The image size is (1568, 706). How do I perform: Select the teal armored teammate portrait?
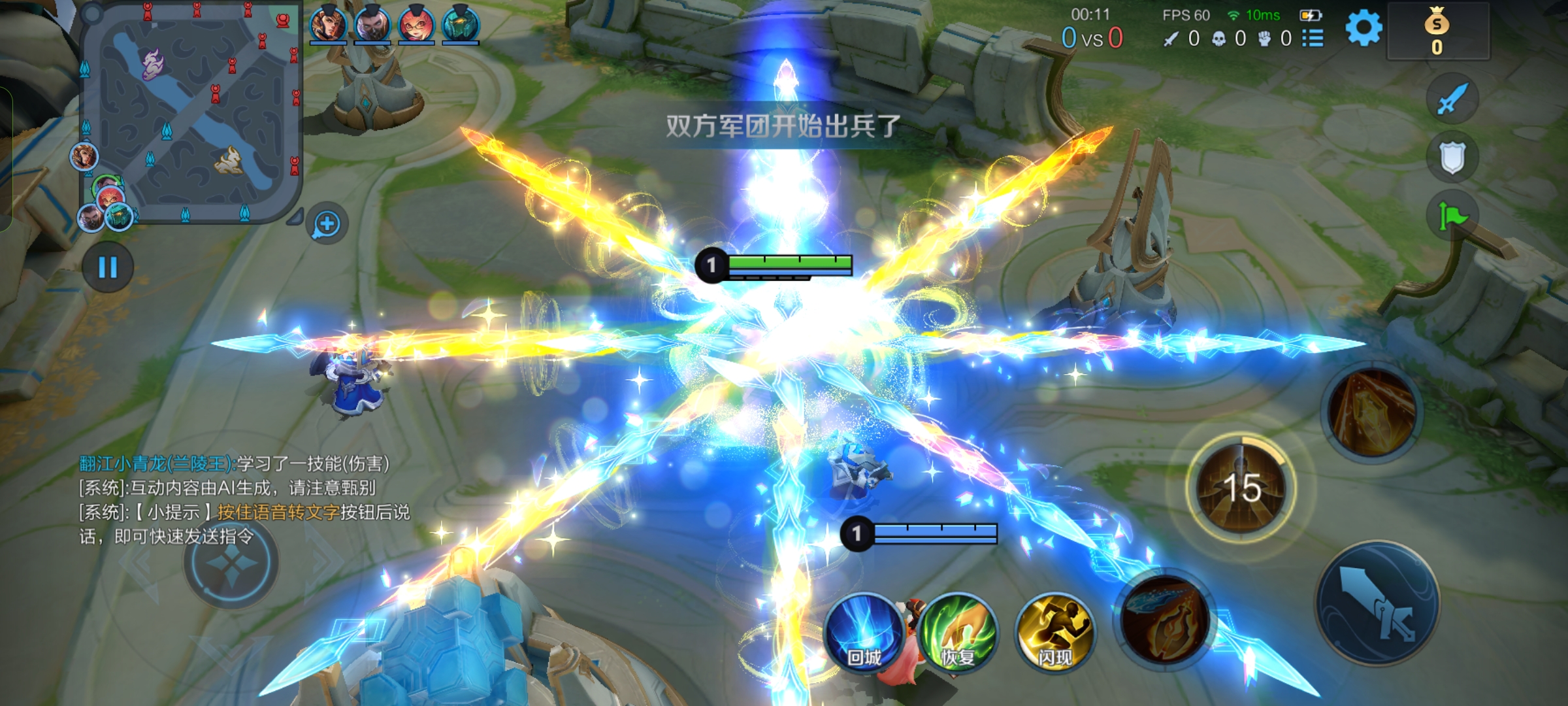pos(461,25)
